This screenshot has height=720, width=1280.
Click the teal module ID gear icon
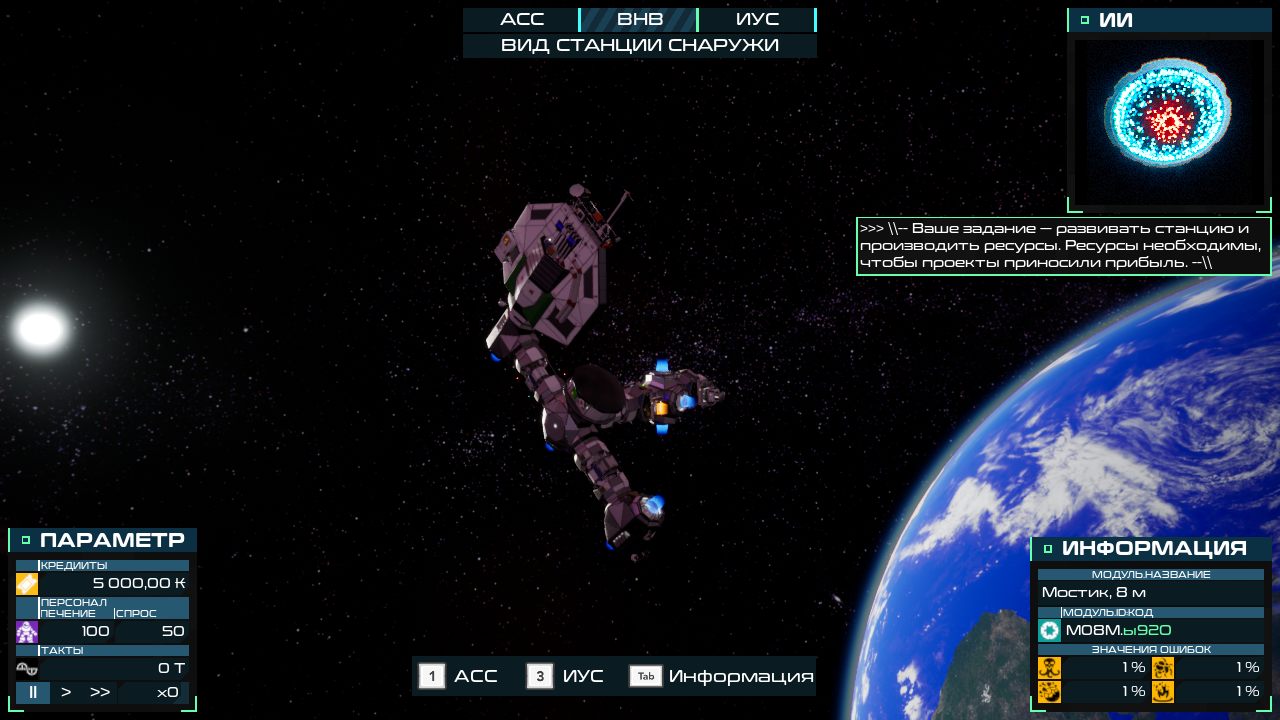click(1049, 630)
